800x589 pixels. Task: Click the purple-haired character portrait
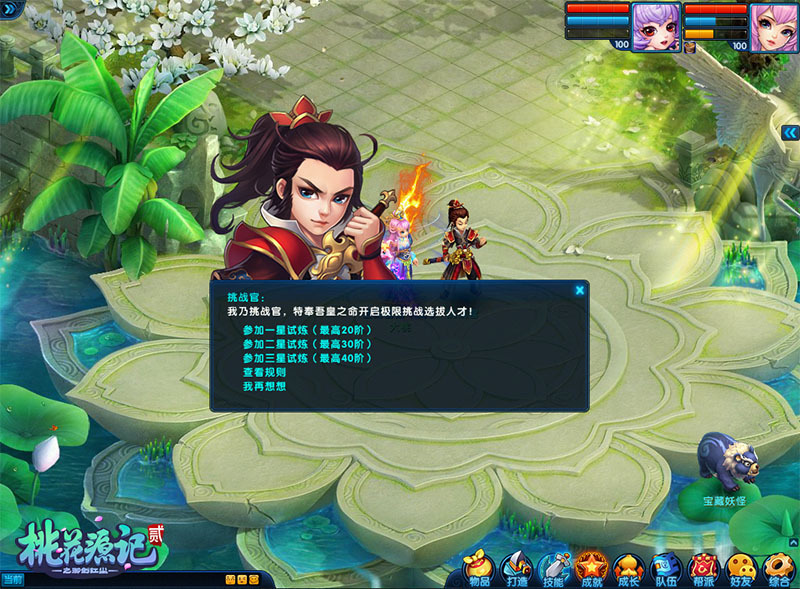[656, 26]
